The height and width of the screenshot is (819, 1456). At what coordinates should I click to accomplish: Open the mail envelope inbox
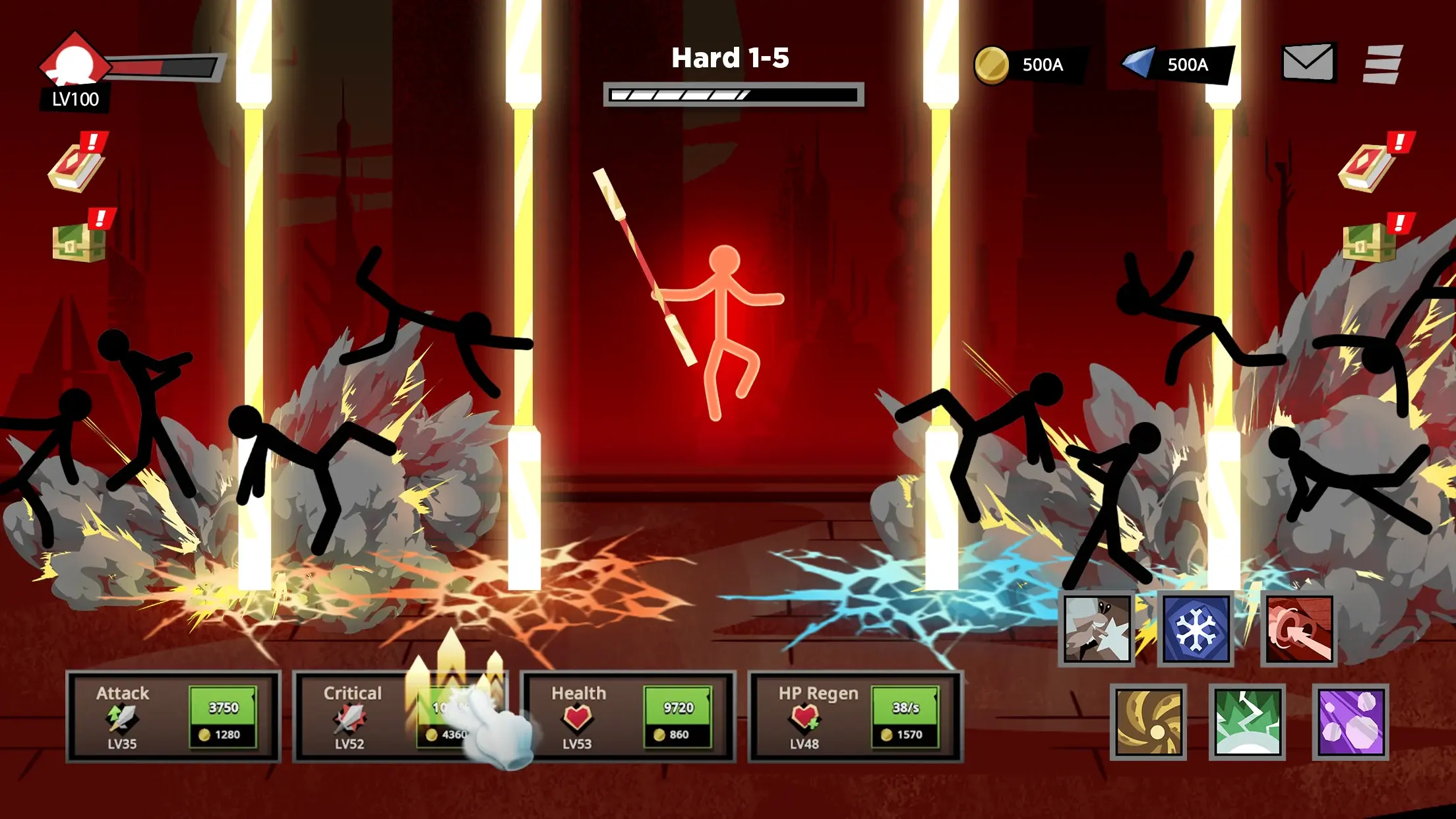click(1308, 63)
